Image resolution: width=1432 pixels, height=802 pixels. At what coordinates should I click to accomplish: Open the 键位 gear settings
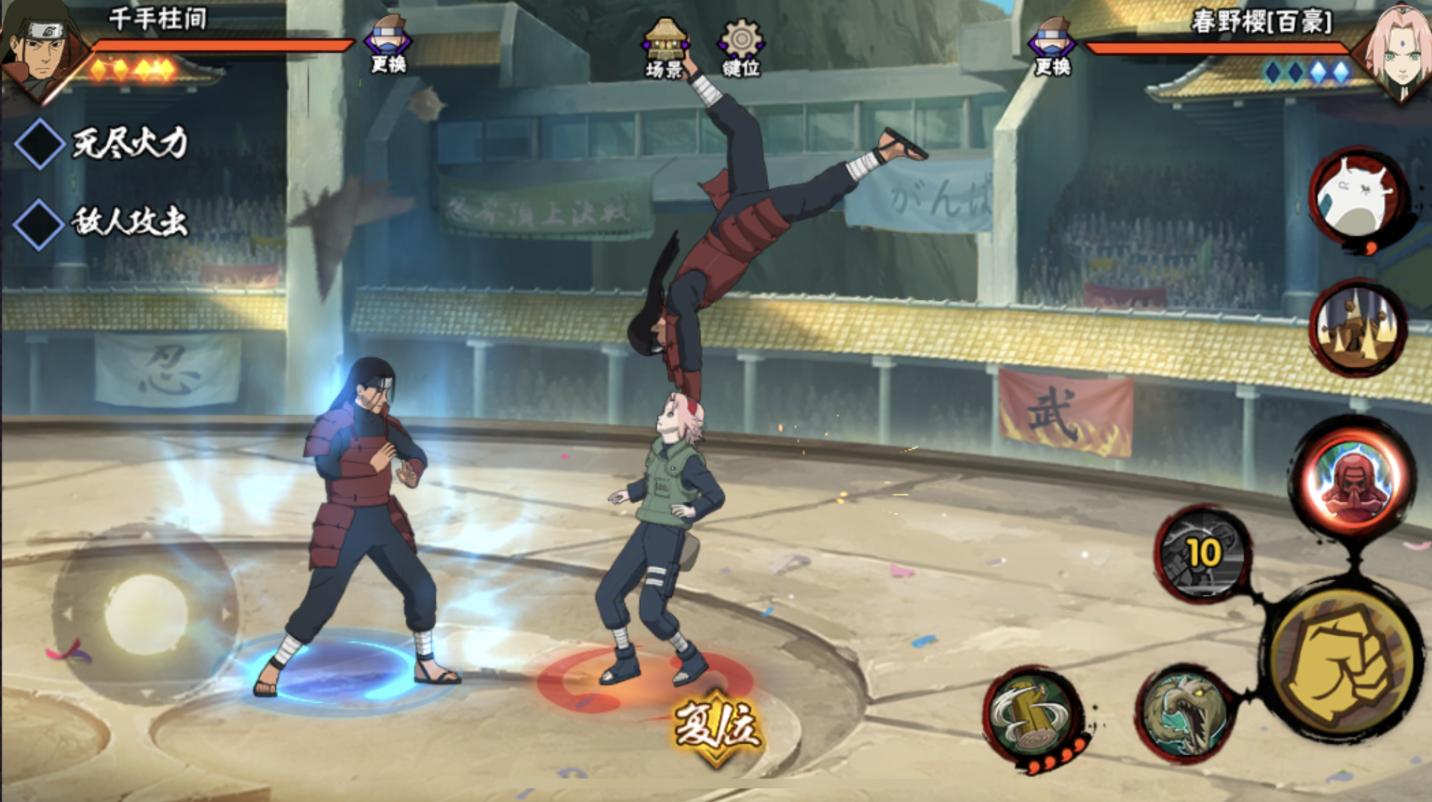[x=741, y=47]
